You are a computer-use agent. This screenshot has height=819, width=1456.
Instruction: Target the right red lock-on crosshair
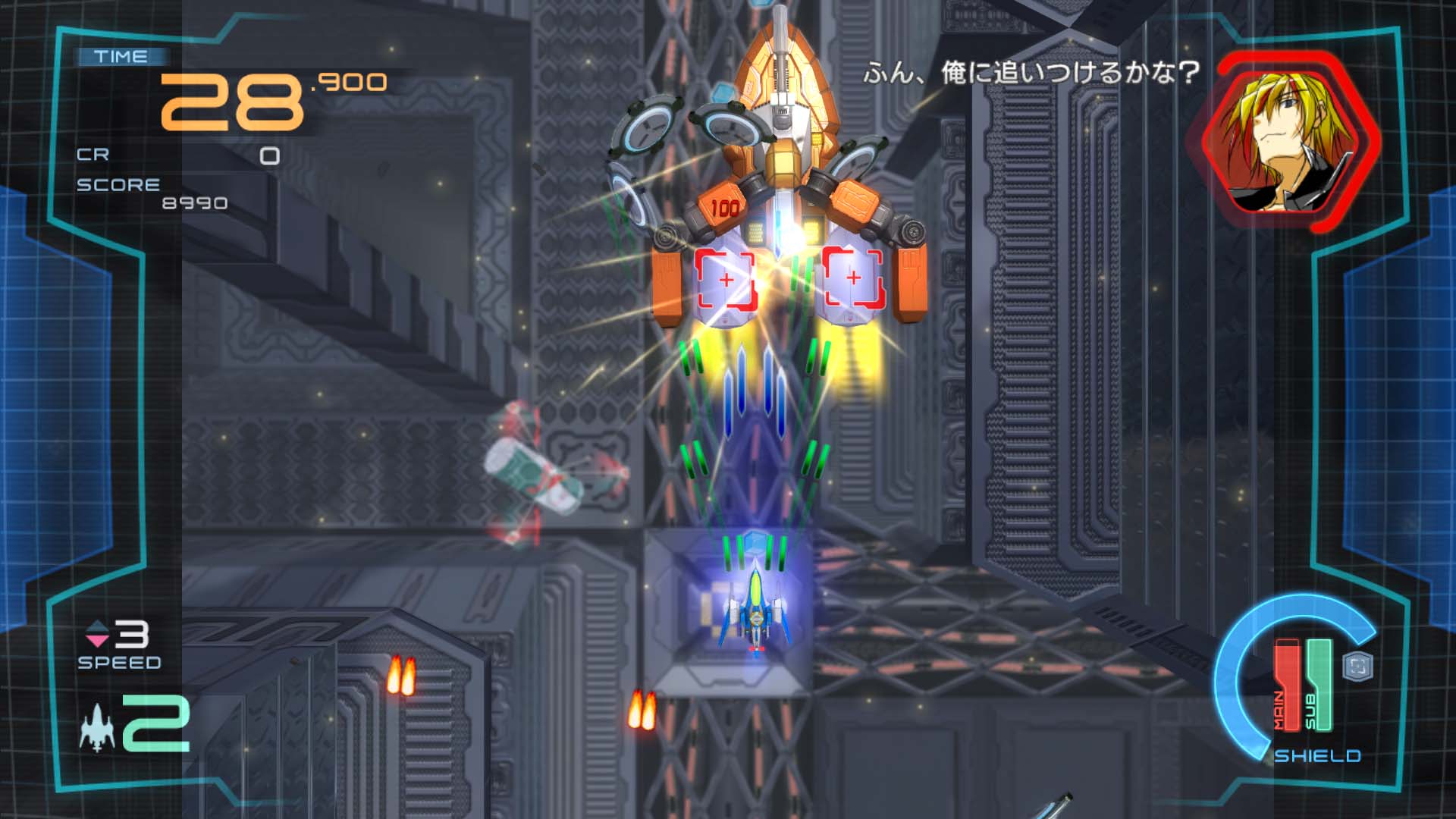point(855,277)
